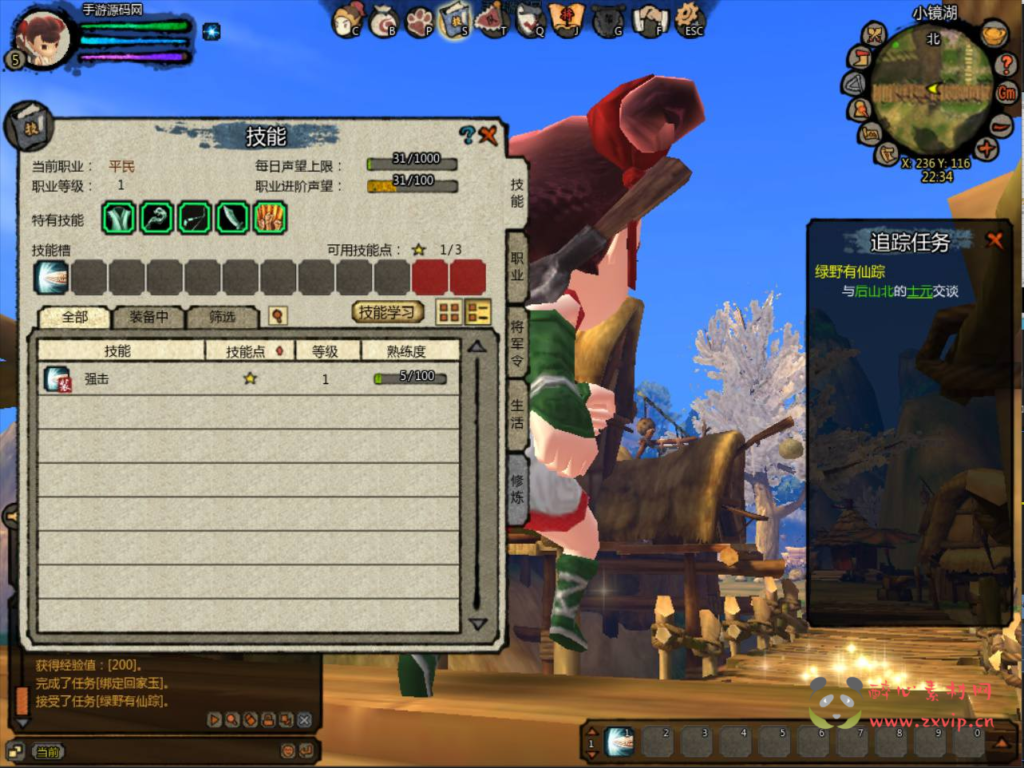Open the skills window help question mark

coord(466,135)
